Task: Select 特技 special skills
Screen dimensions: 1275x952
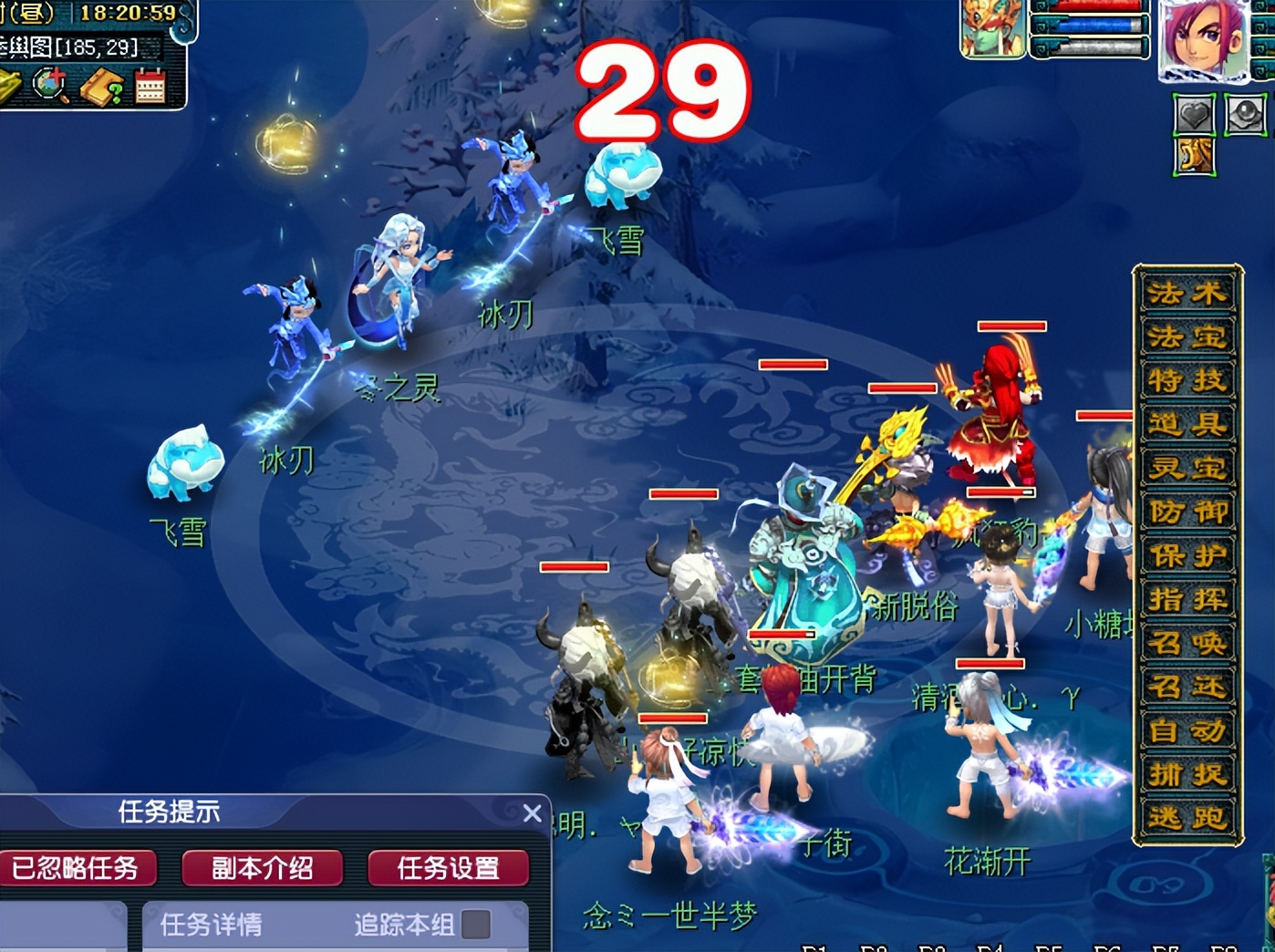Action: click(1187, 381)
